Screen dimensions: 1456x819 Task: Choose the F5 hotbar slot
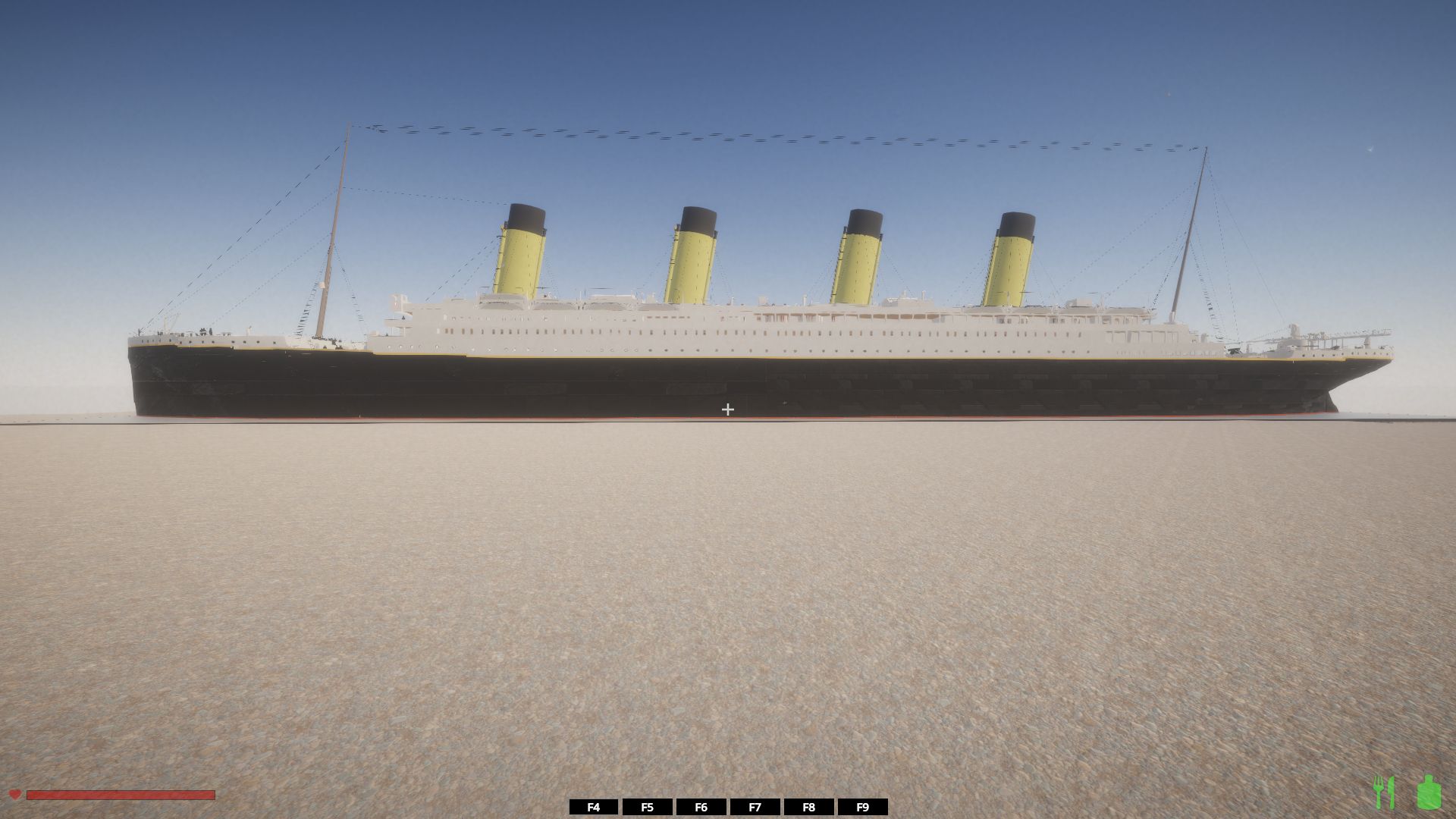click(x=648, y=807)
